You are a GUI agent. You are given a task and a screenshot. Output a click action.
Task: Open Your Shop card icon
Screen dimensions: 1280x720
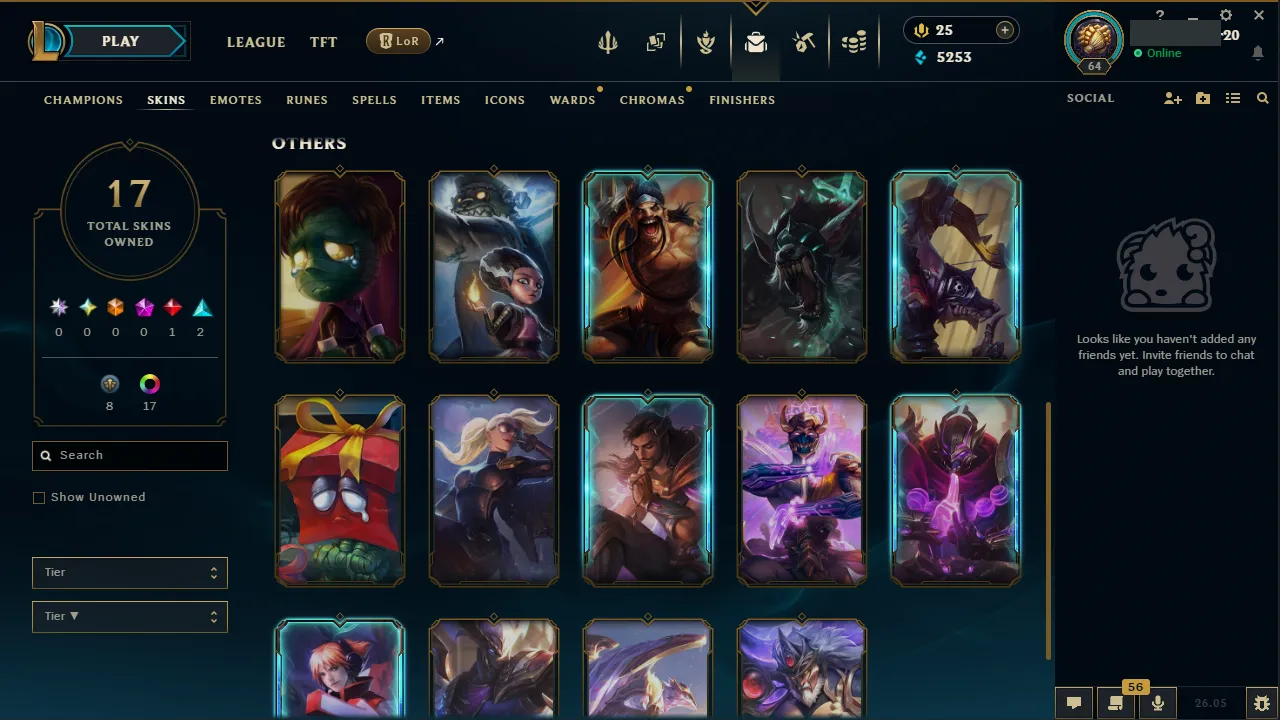pos(656,41)
